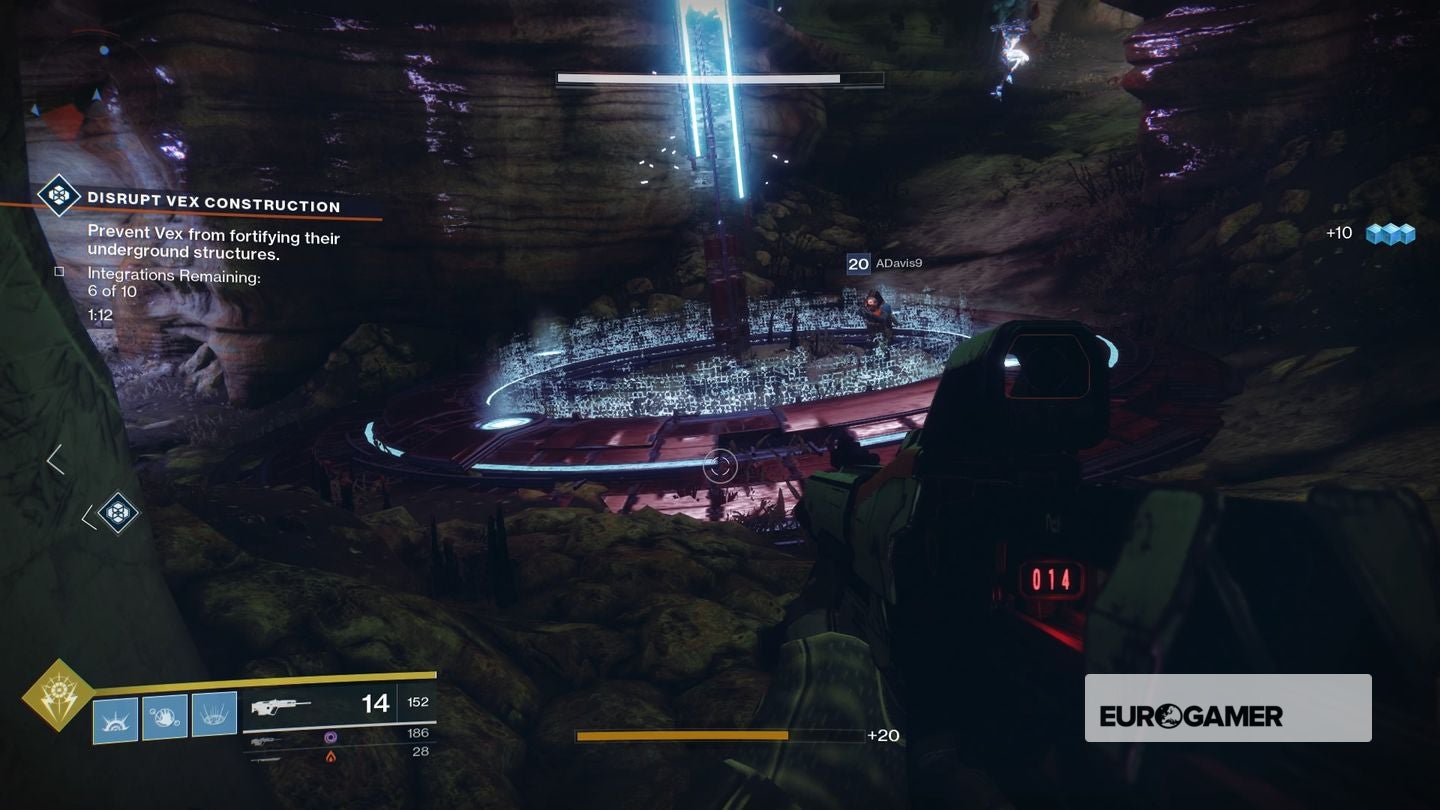Click the level 20 badge beside ADavis9
This screenshot has width=1440, height=810.
coord(857,263)
